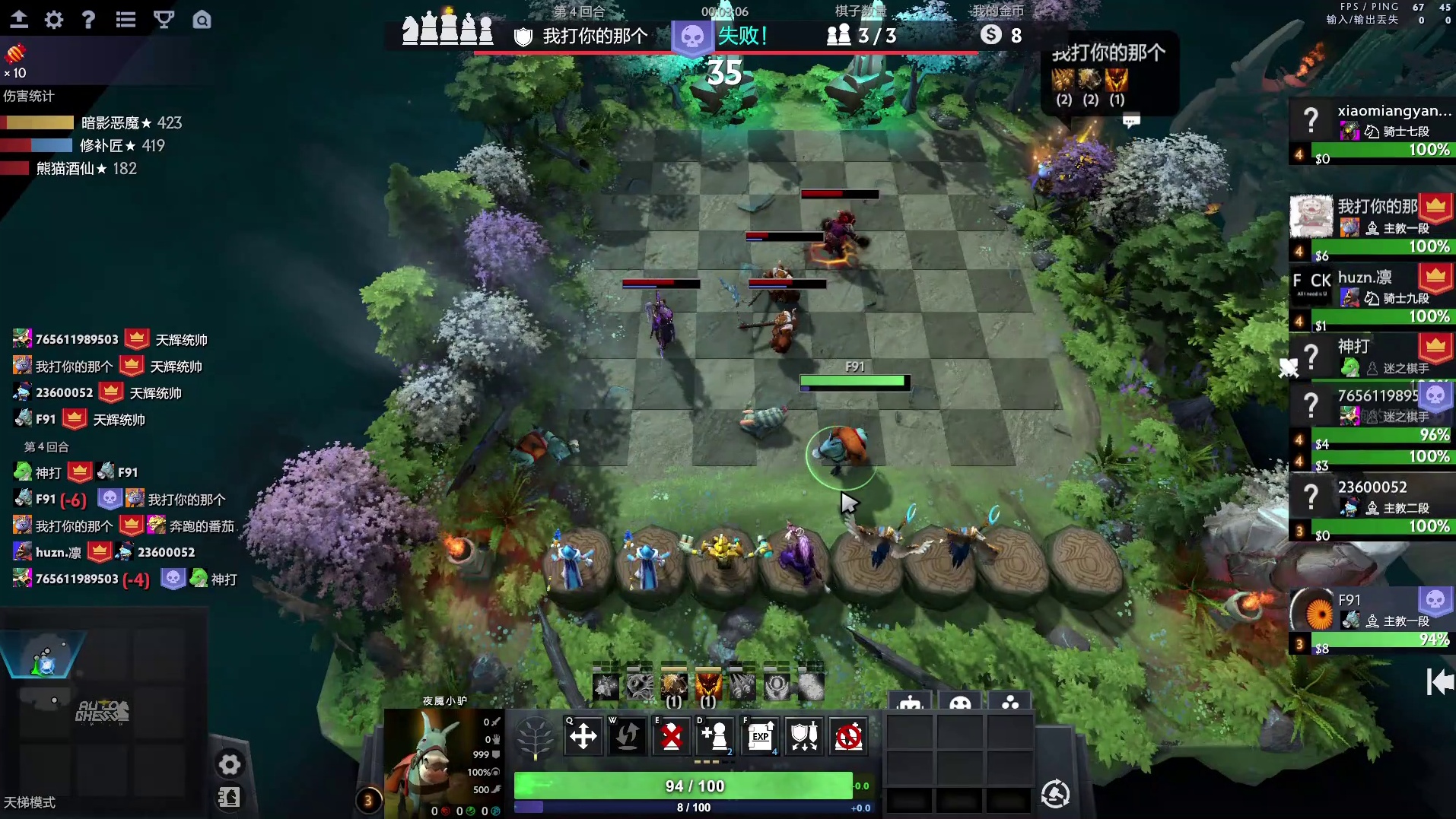
Task: Collapse the player list with arrow button
Action: click(x=1439, y=681)
